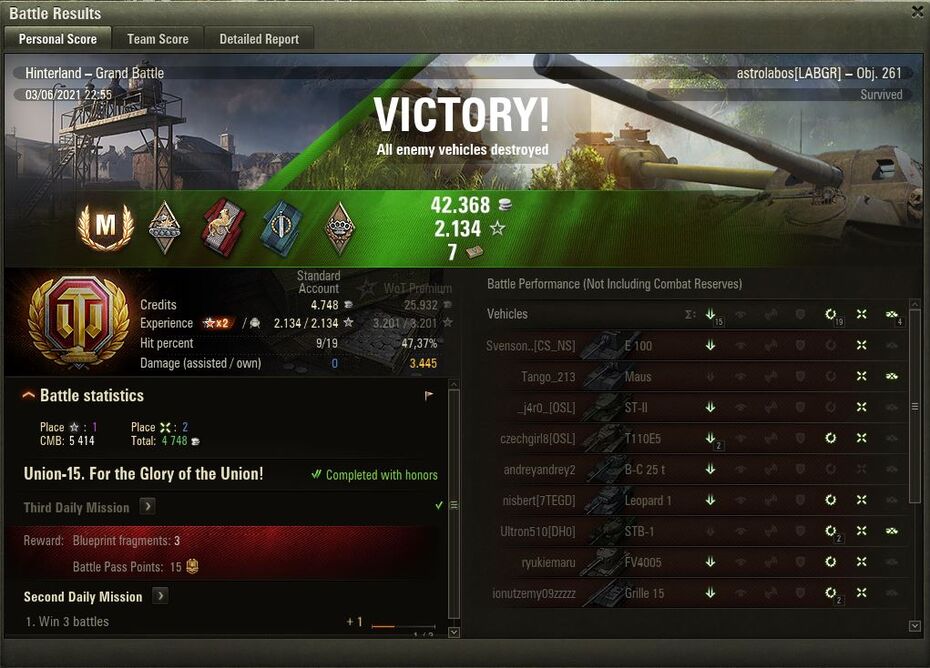Select the Personal Score tab
Image resolution: width=930 pixels, height=668 pixels.
[58, 39]
